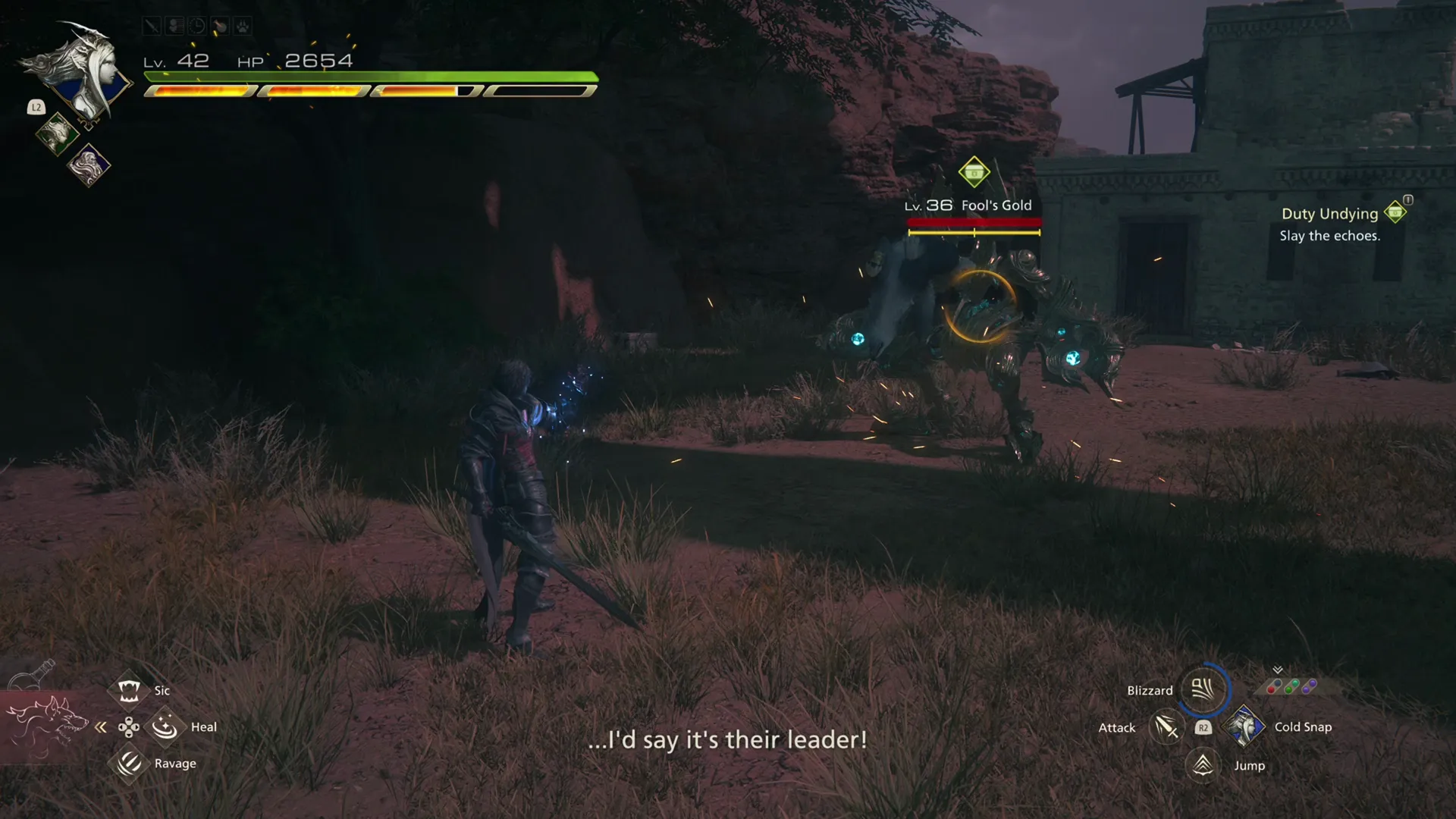Screen dimensions: 1456x819
Task: Click the Heal command for Torgal
Action: tap(165, 726)
